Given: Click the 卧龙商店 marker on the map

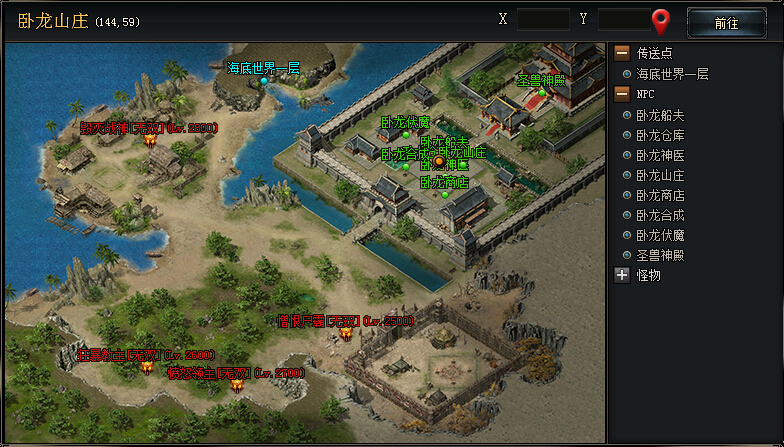Looking at the screenshot, I should 445,195.
